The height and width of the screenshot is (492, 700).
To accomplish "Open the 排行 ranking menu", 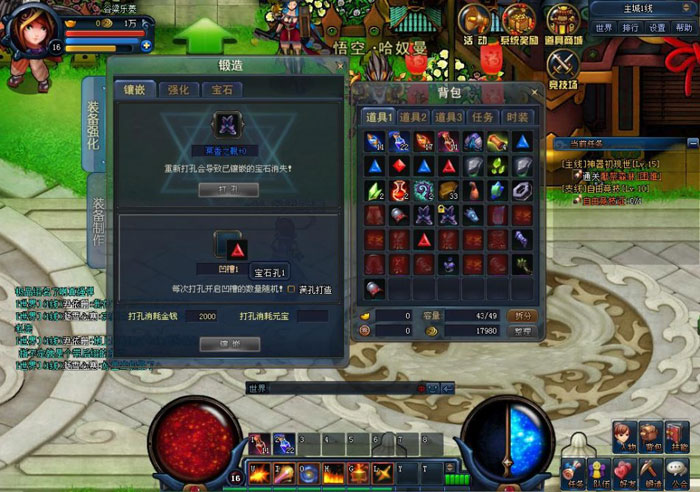I will (630, 28).
